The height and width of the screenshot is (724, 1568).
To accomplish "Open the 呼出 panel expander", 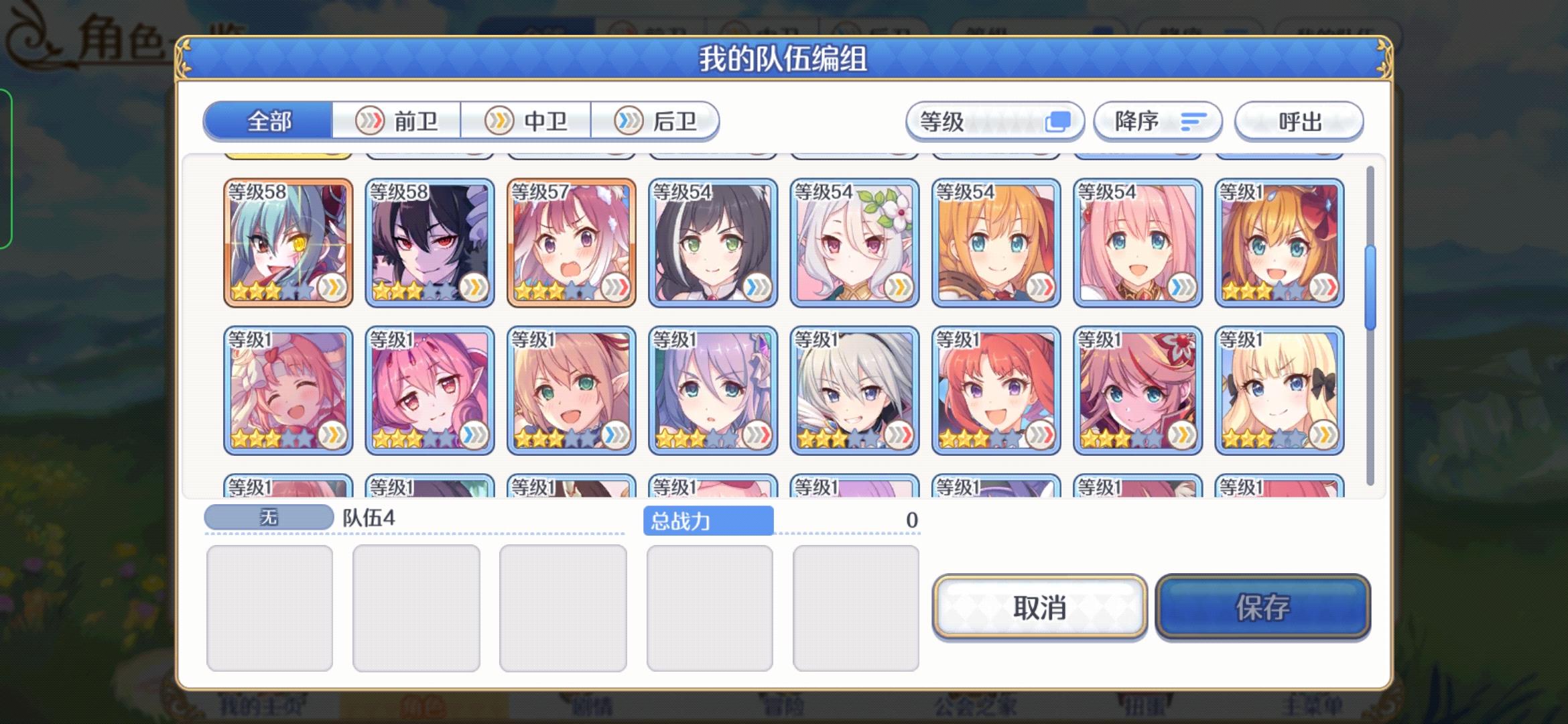I will (x=1298, y=121).
